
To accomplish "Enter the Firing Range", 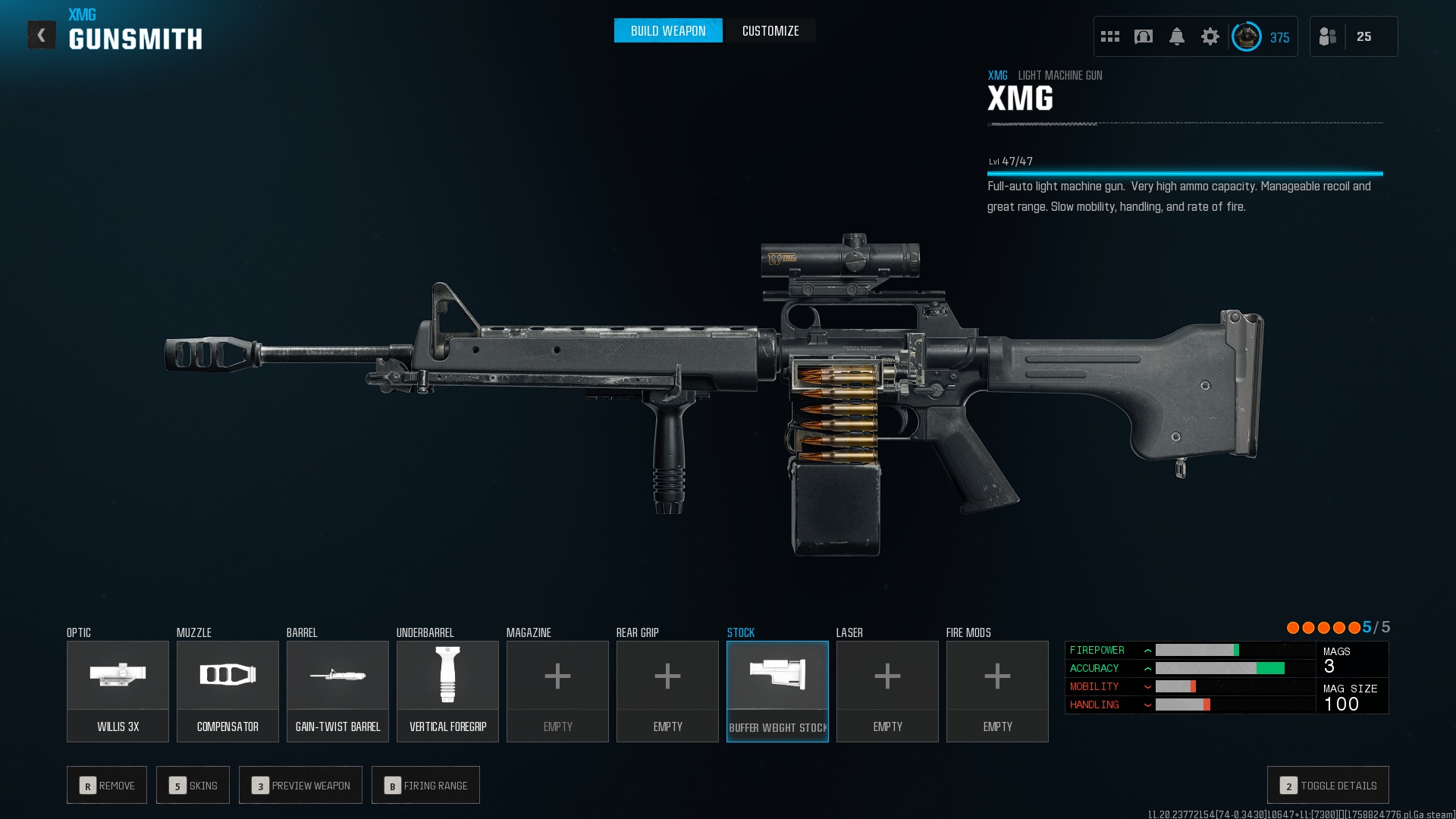I will click(x=425, y=785).
